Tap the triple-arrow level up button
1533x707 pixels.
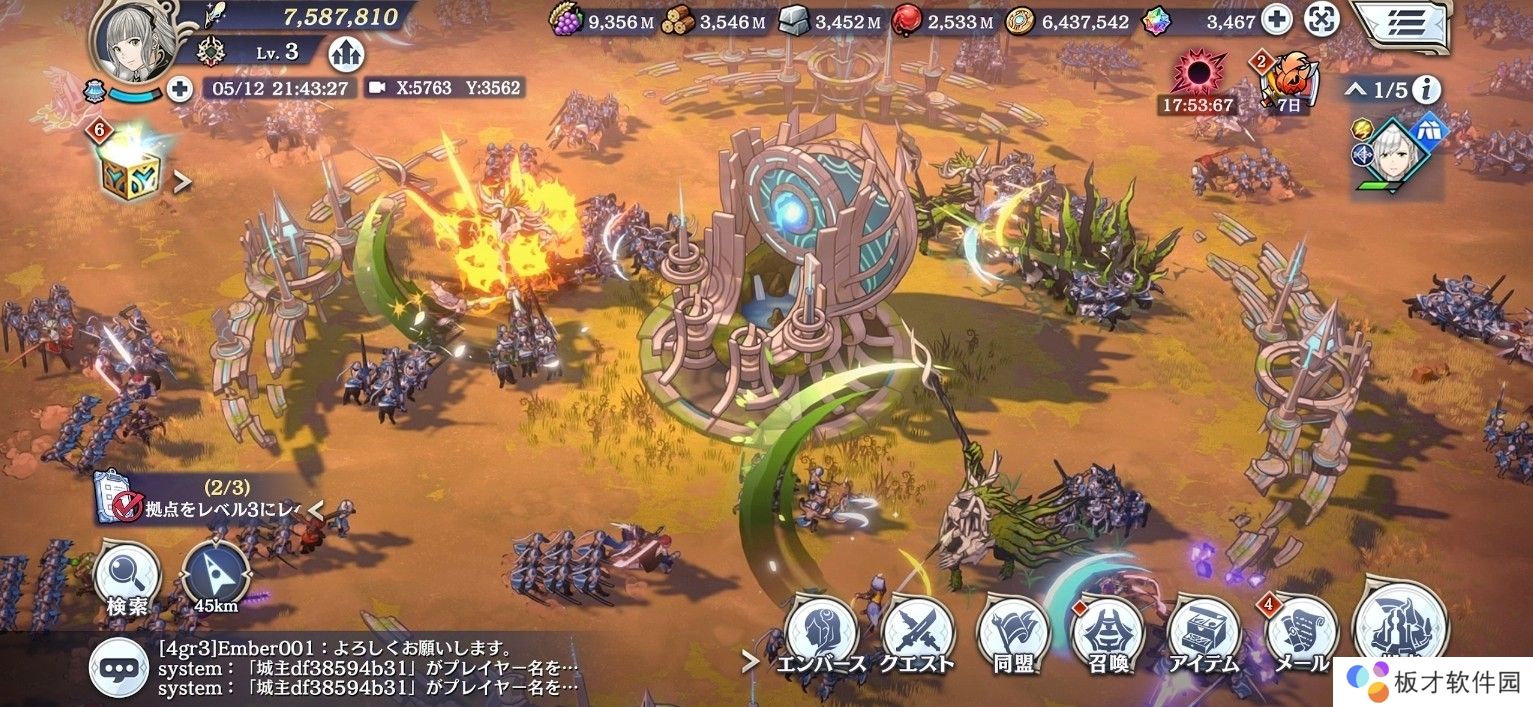[x=346, y=54]
